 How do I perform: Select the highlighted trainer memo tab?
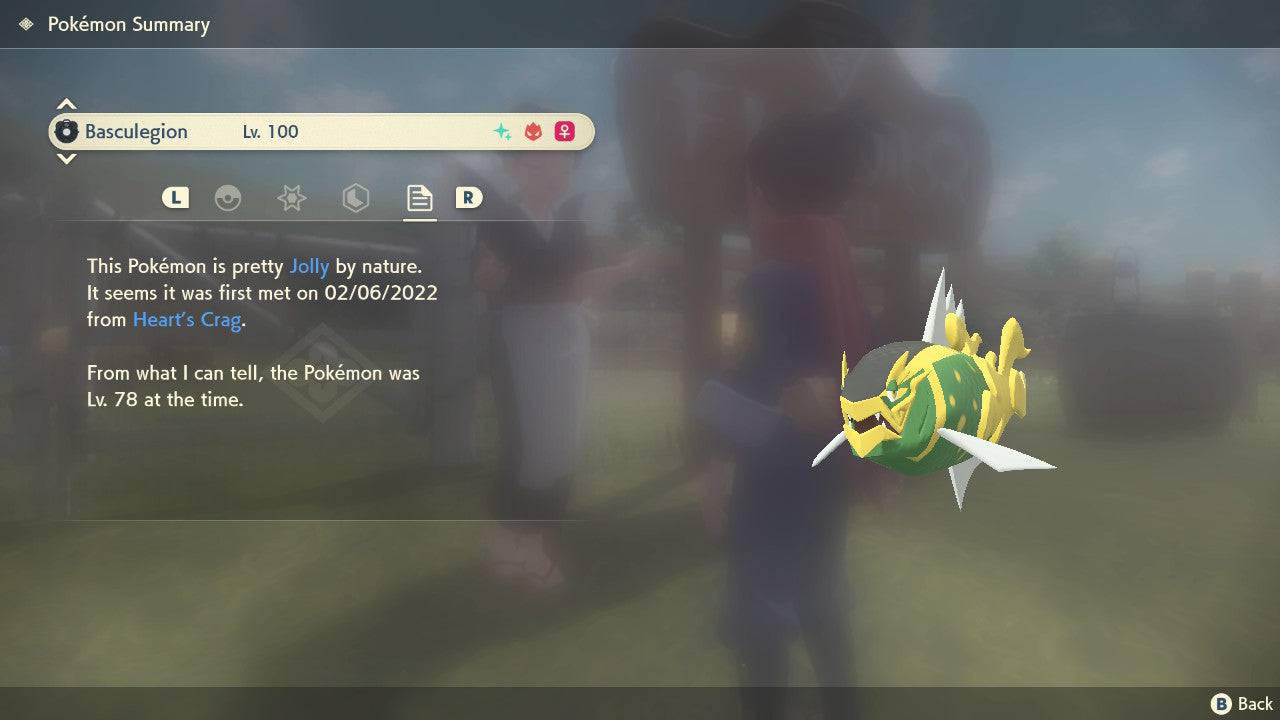[x=419, y=197]
